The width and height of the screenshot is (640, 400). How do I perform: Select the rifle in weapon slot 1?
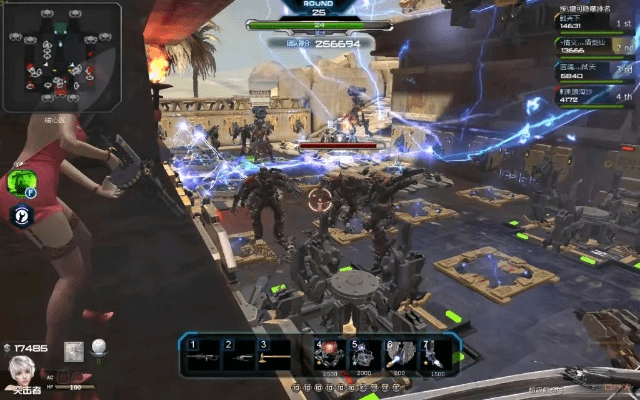(203, 354)
